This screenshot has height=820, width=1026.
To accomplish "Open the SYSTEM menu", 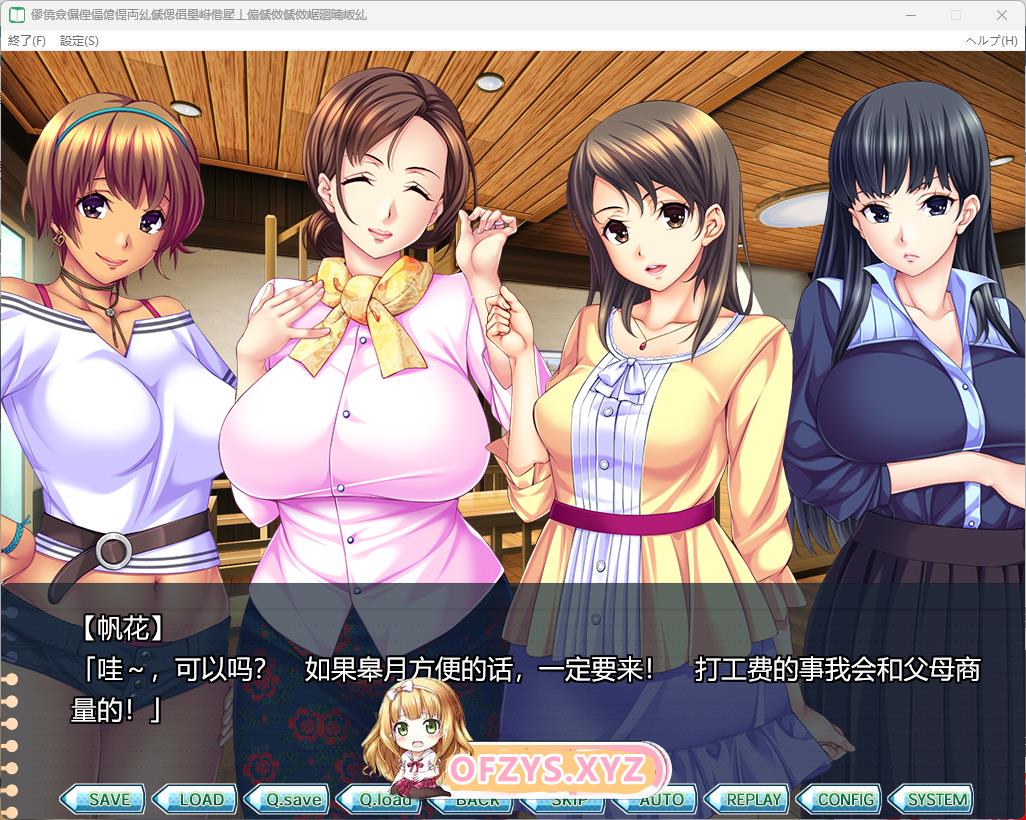I will 937,799.
